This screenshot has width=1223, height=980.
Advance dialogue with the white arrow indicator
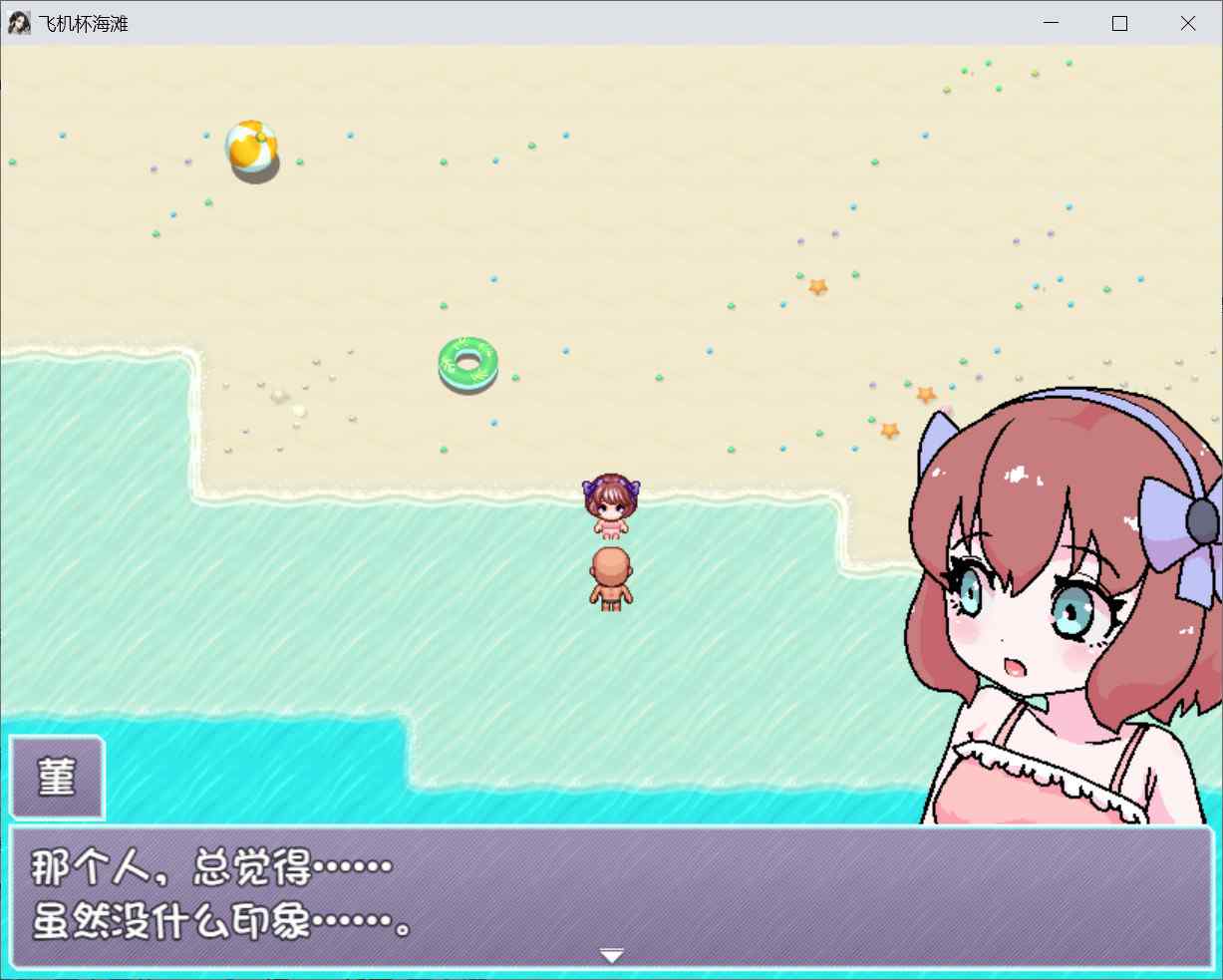coord(611,956)
